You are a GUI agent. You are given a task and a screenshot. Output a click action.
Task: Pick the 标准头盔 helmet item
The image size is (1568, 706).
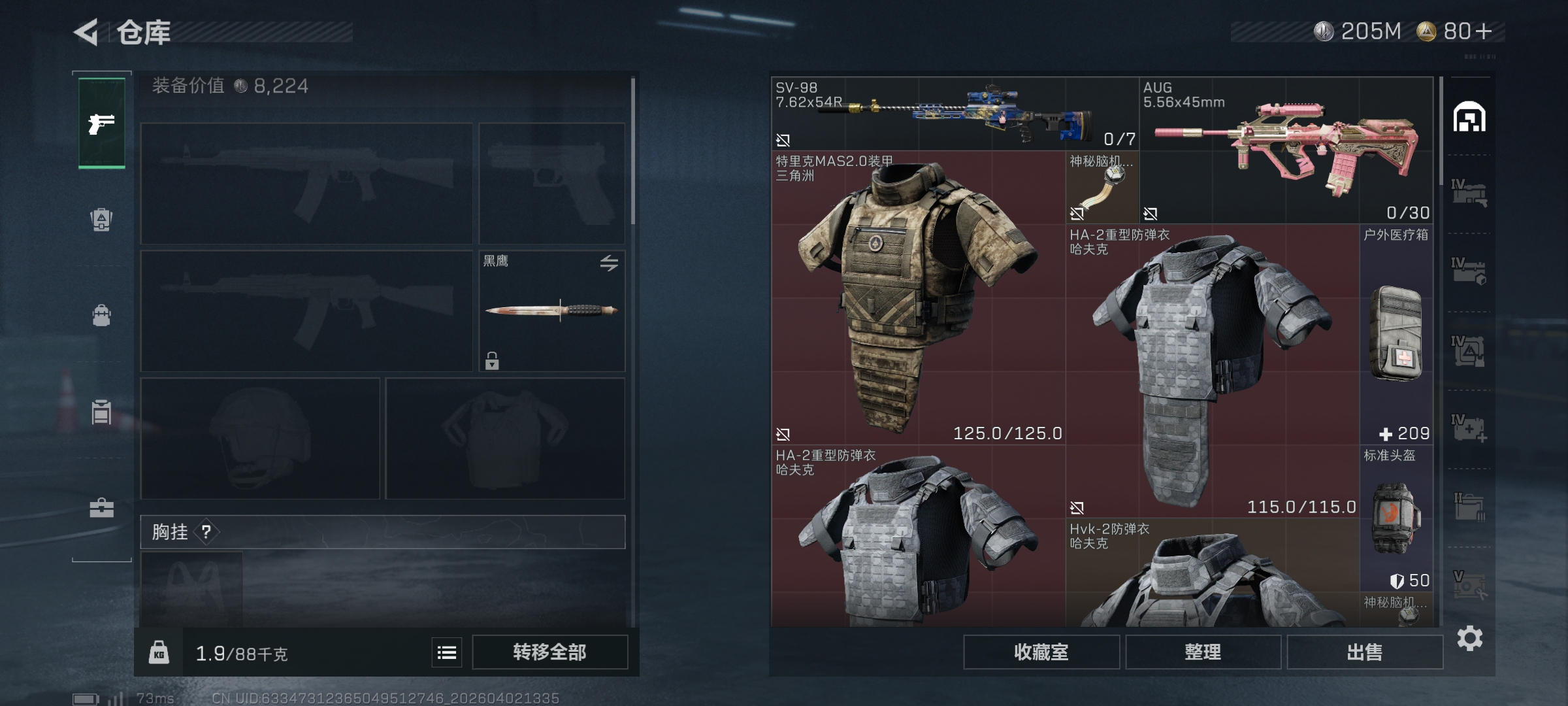[1396, 516]
